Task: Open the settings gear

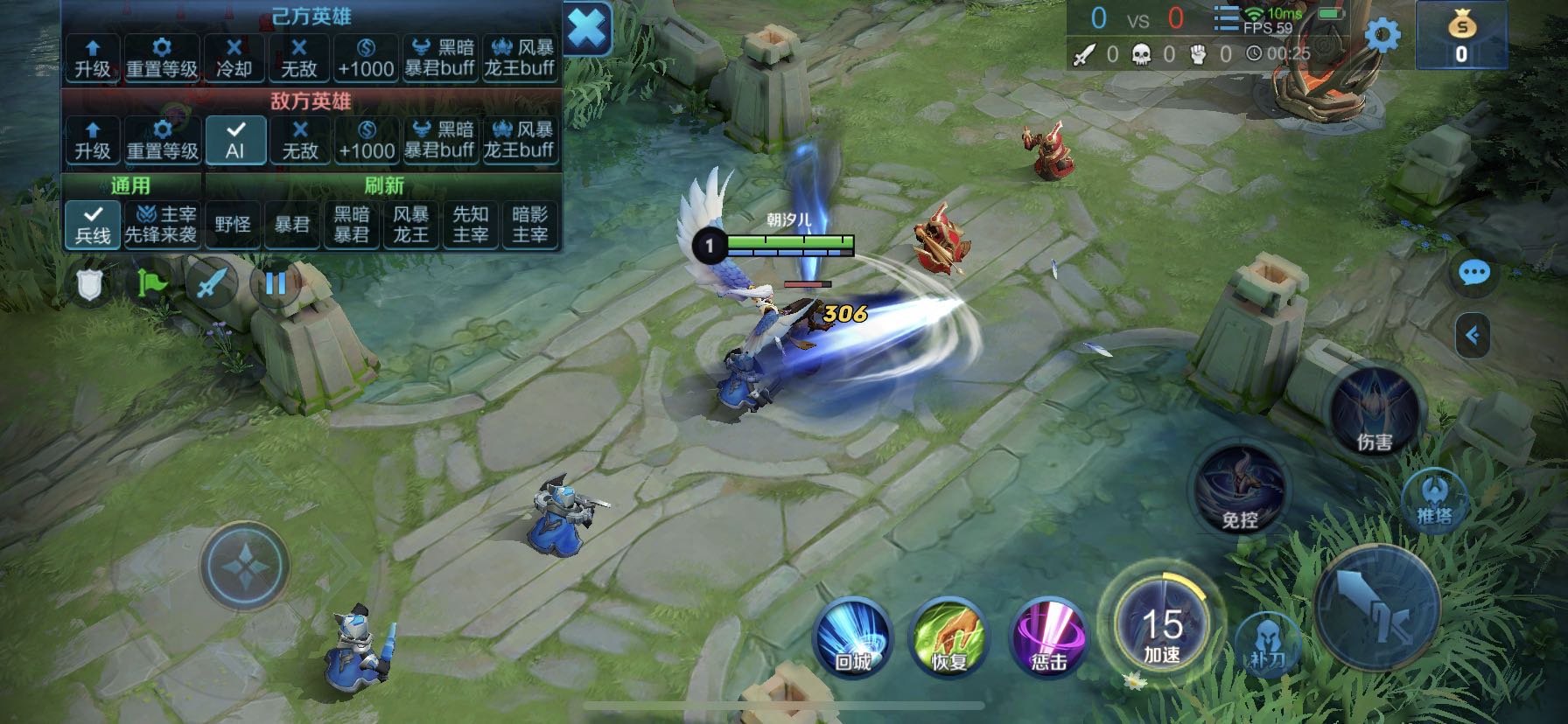Action: click(x=1382, y=36)
